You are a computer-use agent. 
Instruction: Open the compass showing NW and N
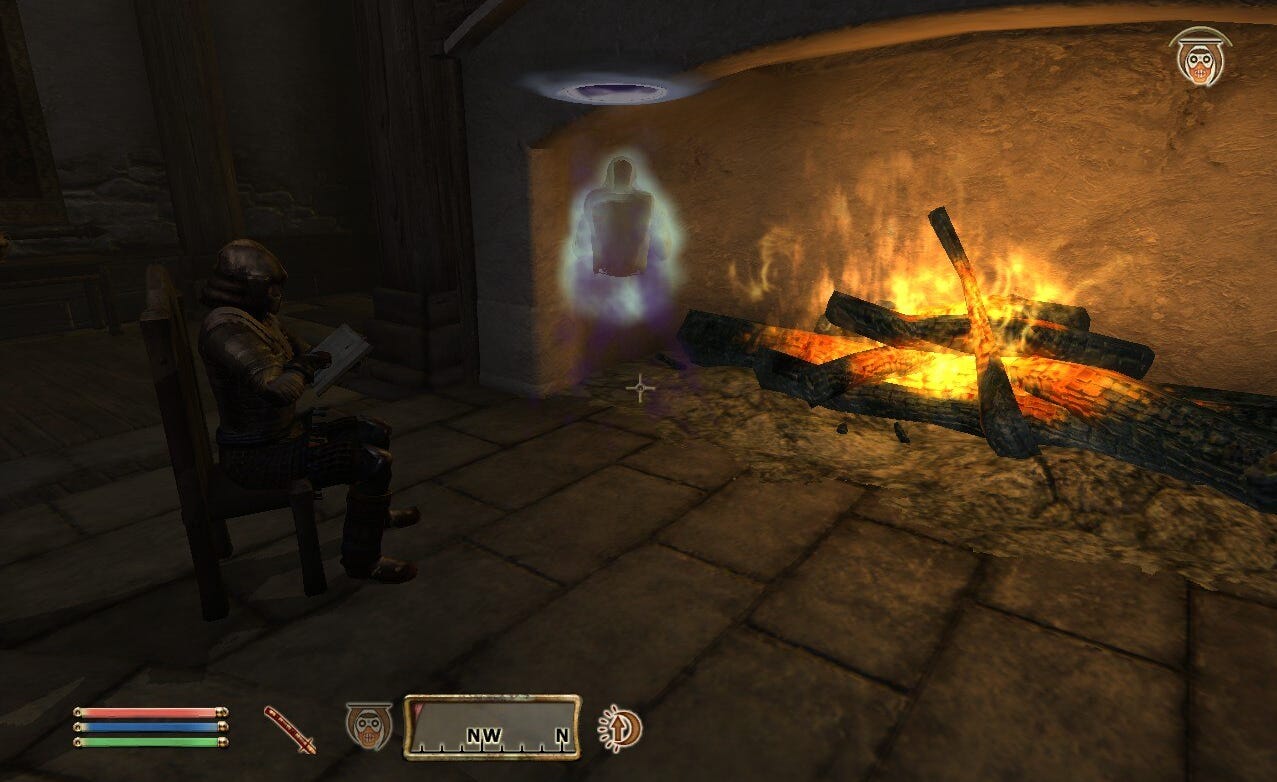pos(492,726)
